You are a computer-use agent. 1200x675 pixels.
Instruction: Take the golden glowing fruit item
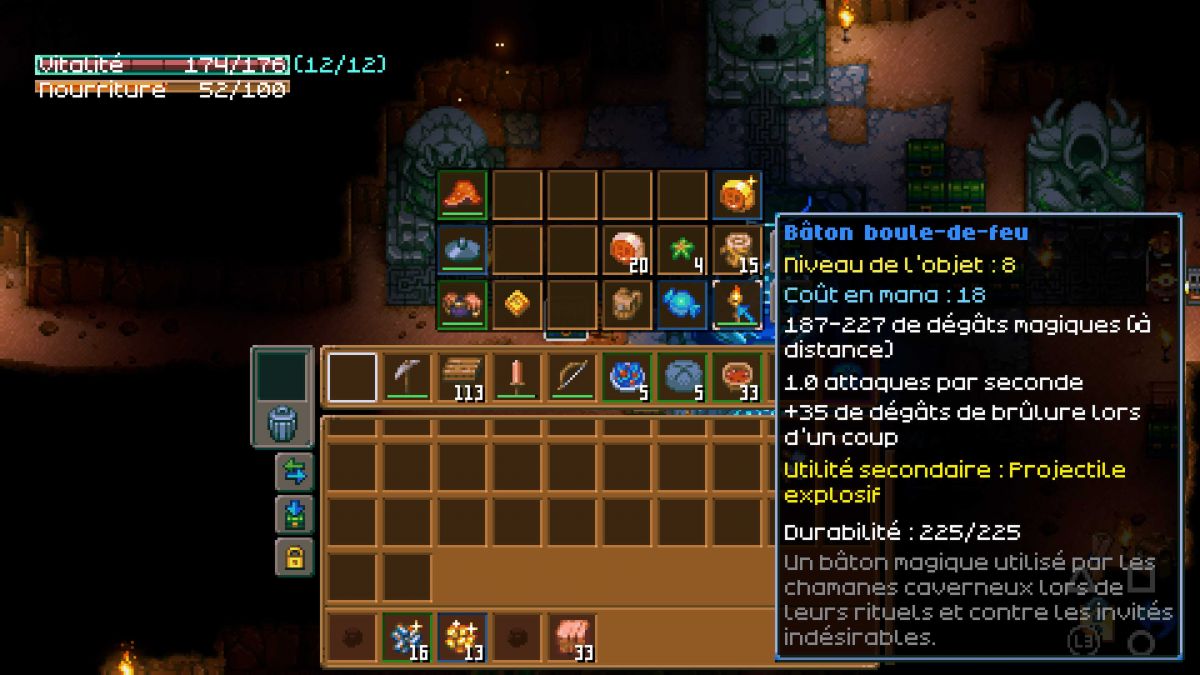tap(737, 194)
